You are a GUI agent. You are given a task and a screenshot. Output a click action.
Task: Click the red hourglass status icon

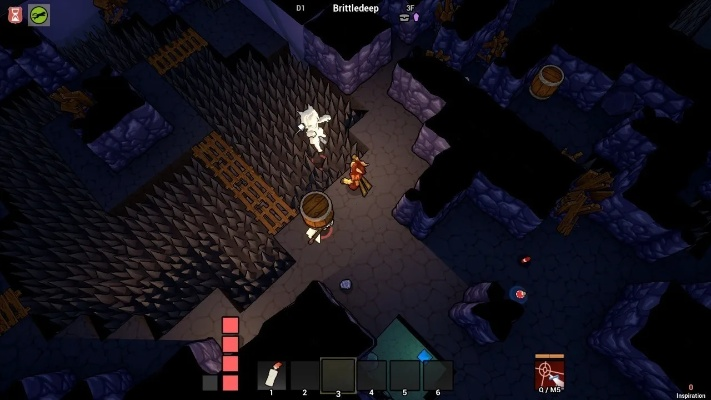pyautogui.click(x=15, y=14)
